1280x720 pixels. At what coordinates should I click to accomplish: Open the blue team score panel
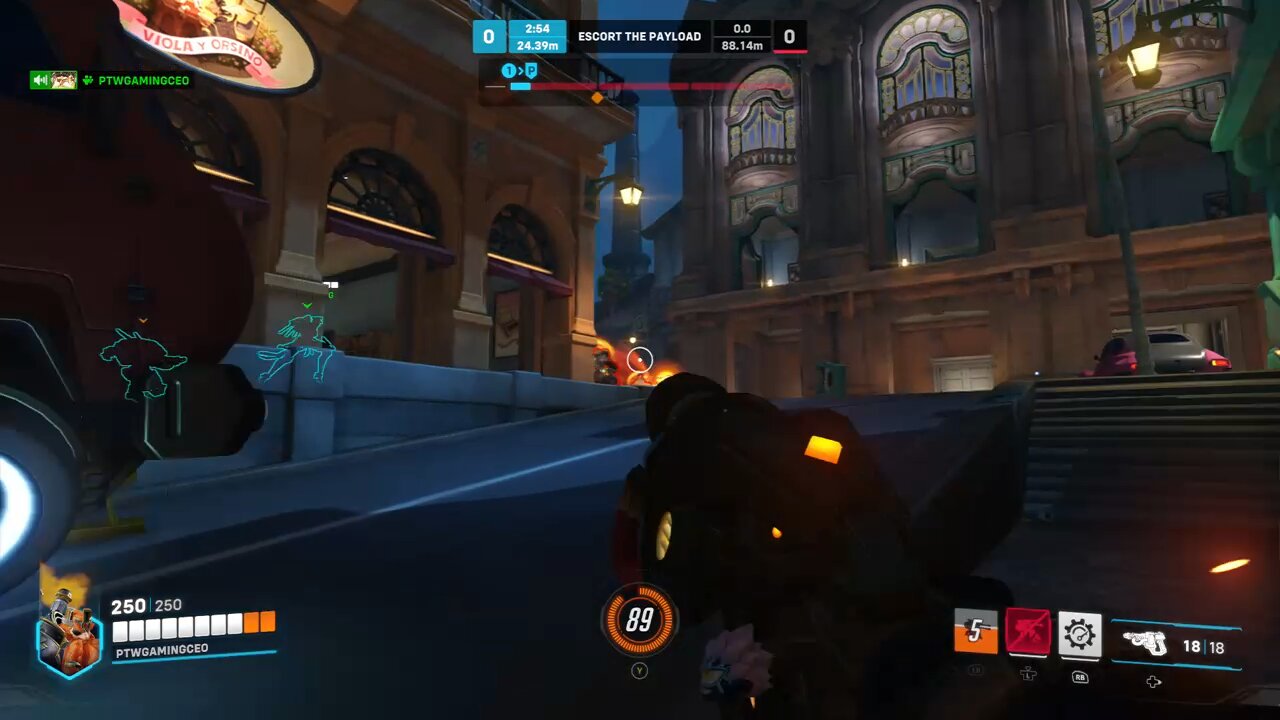point(489,36)
